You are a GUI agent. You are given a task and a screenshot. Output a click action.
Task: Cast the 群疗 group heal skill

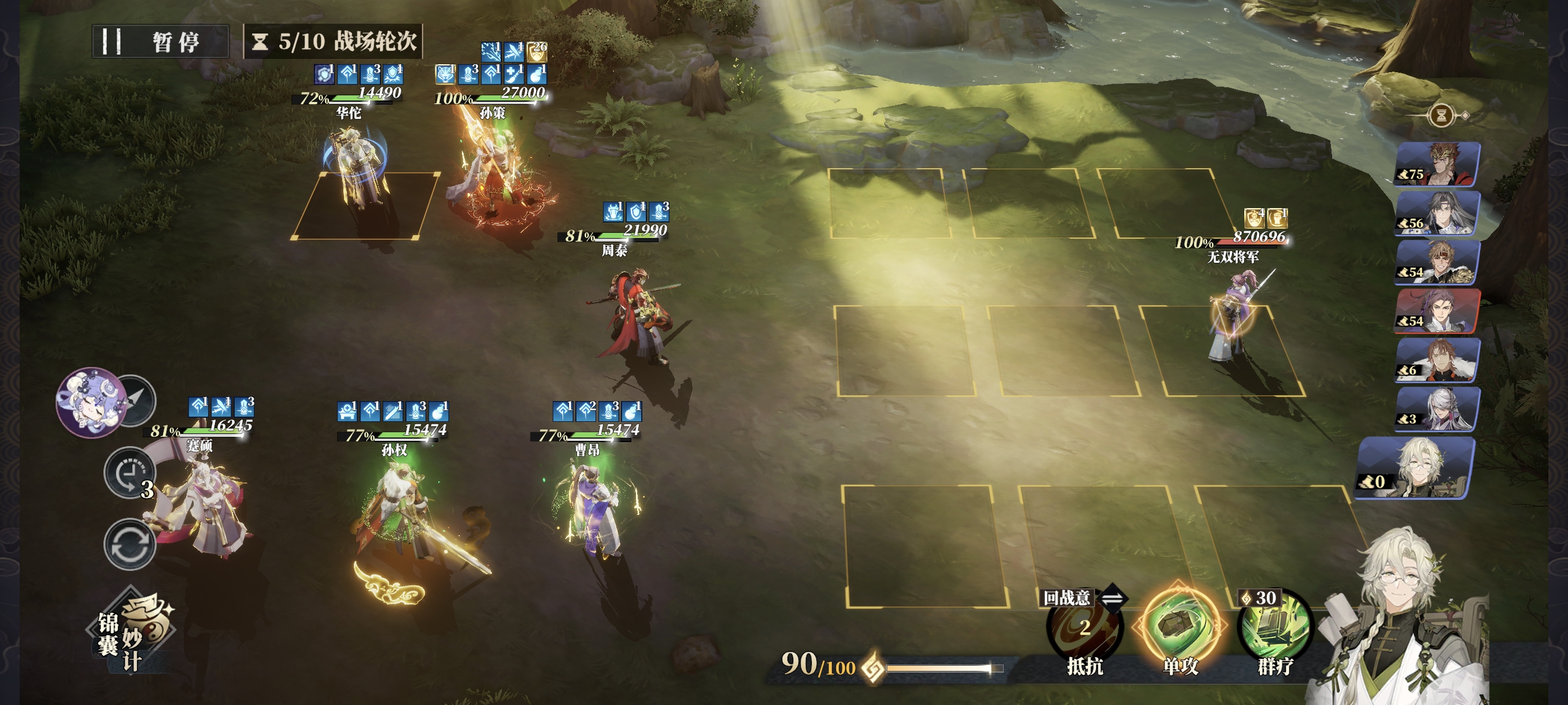tap(1275, 629)
